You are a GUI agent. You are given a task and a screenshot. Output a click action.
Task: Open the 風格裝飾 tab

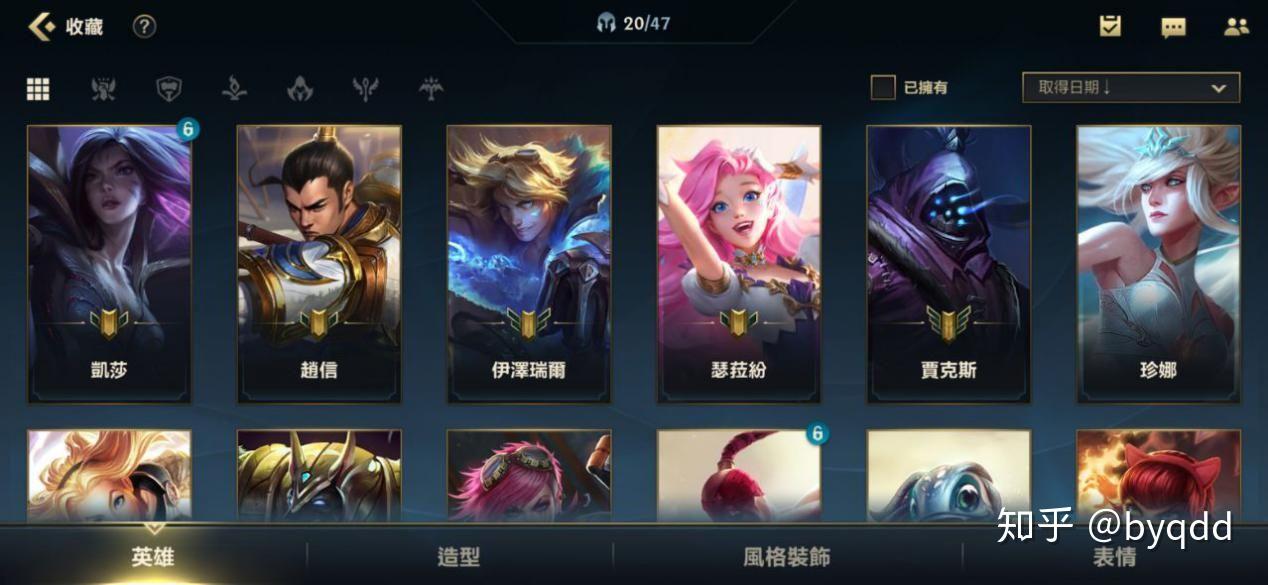787,557
